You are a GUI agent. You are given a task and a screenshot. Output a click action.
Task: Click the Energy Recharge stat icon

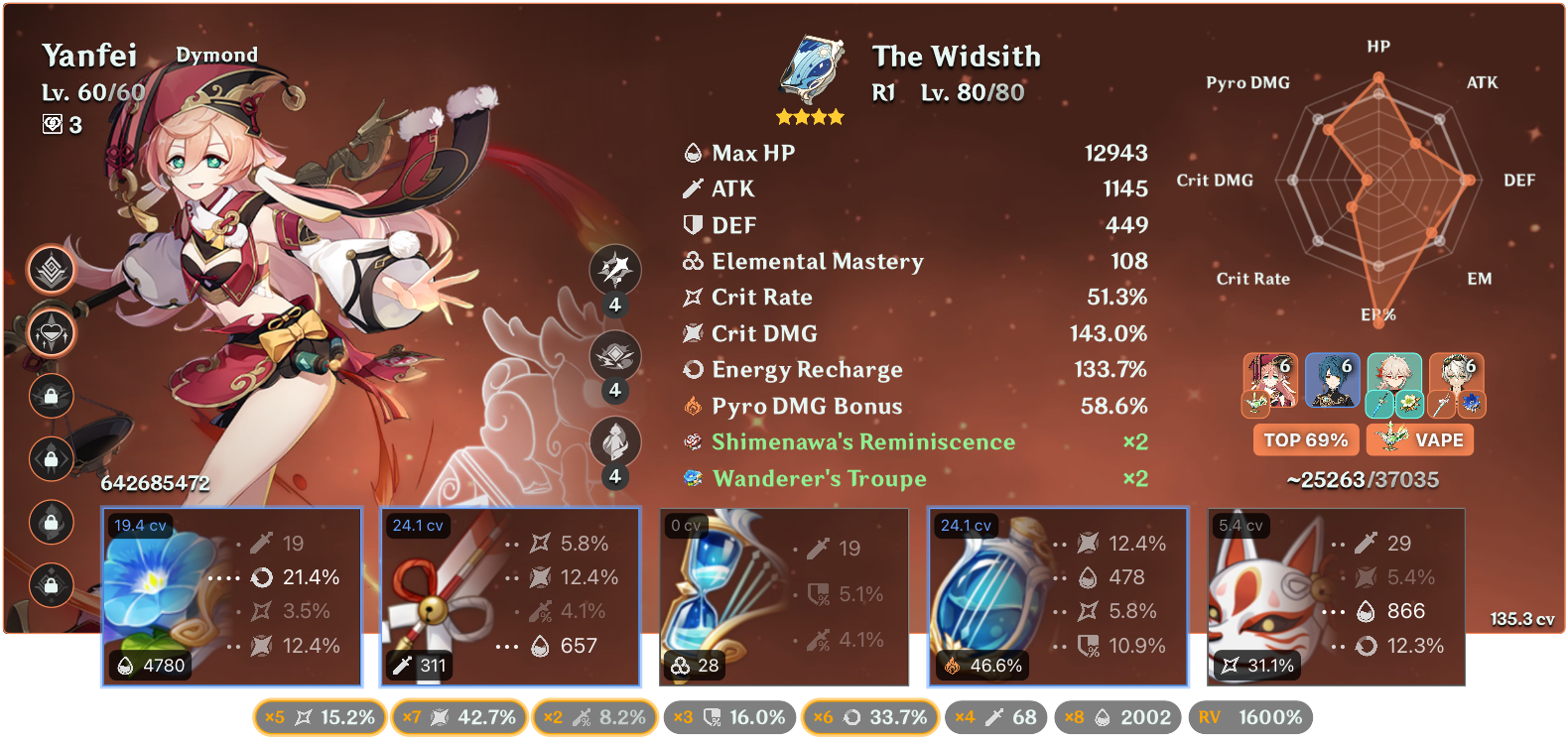[x=692, y=369]
